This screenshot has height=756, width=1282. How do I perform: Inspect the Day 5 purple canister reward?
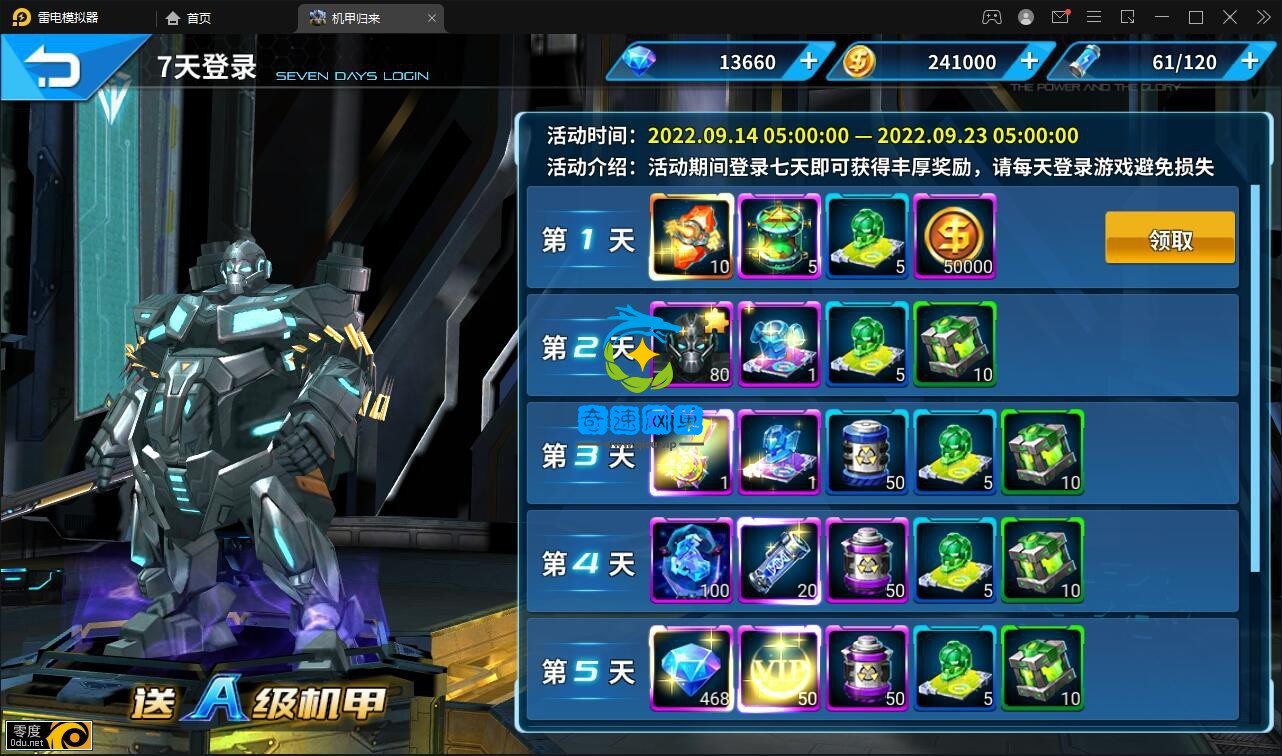(867, 669)
